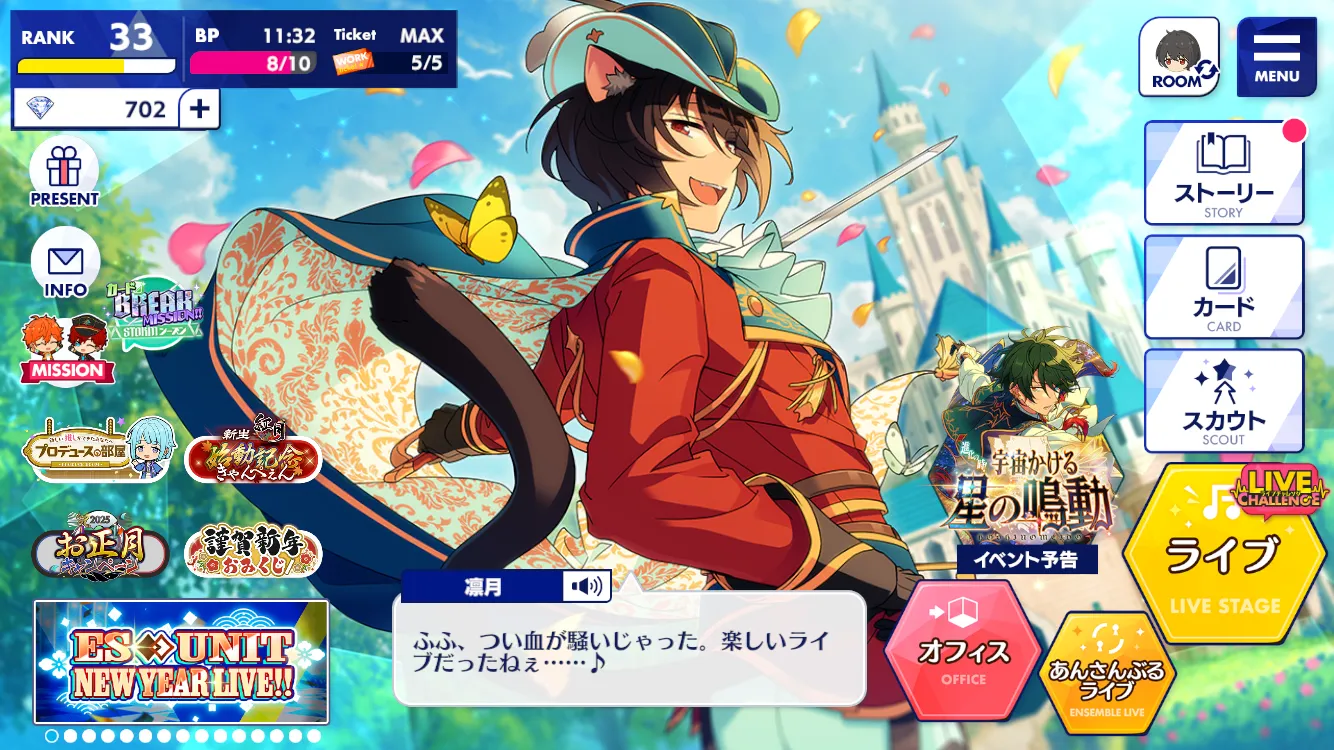The image size is (1334, 750).
Task: Draw the New Year omikuji fortune
Action: 253,550
